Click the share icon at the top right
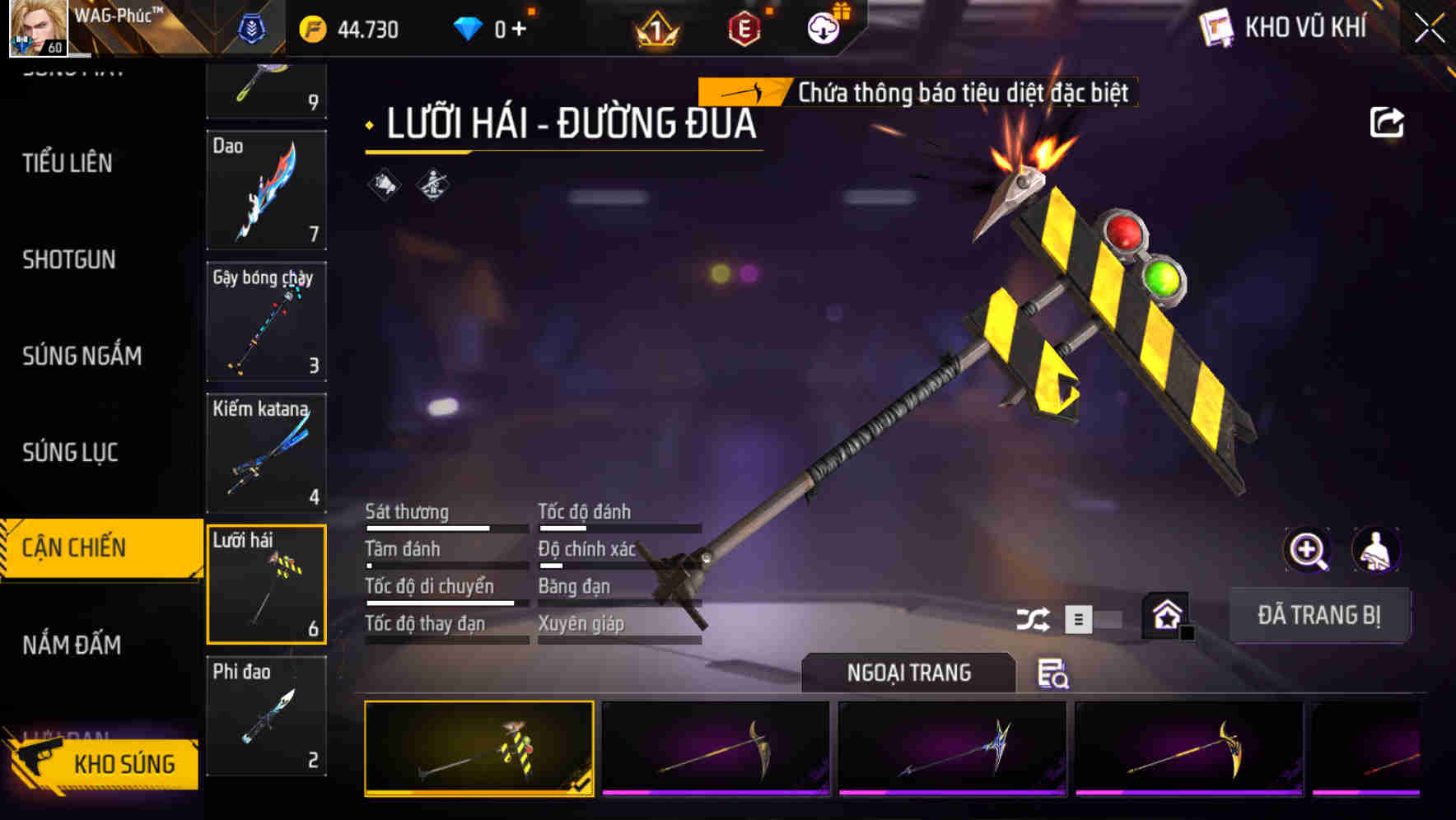1456x820 pixels. pos(1388,122)
